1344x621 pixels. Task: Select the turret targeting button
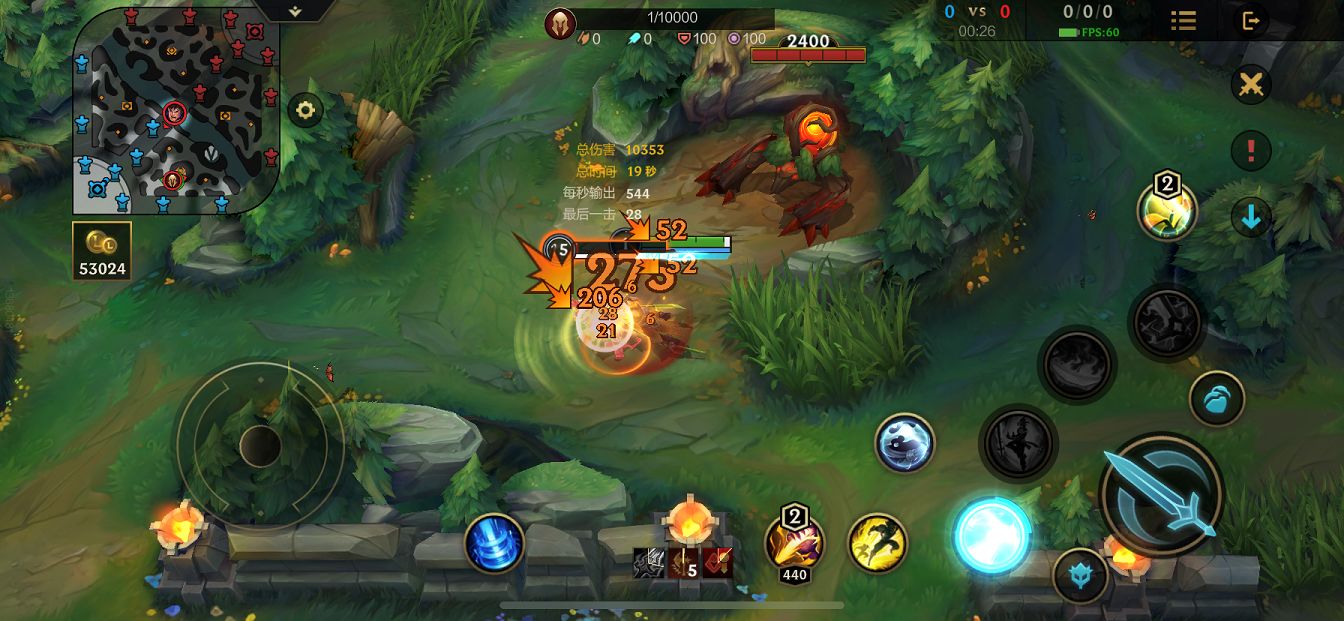pos(1080,576)
